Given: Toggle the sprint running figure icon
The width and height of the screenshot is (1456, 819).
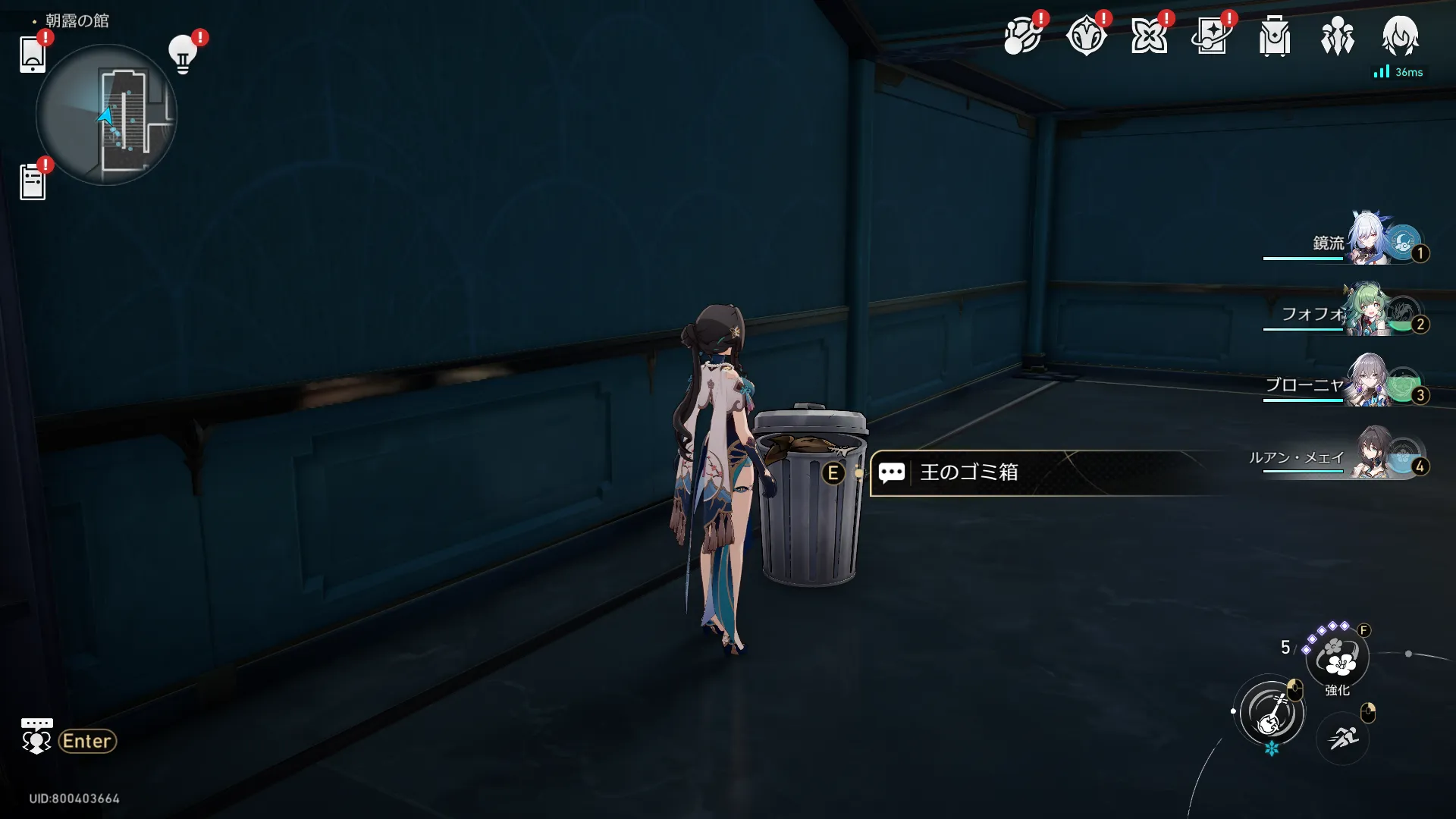Looking at the screenshot, I should click(1342, 736).
